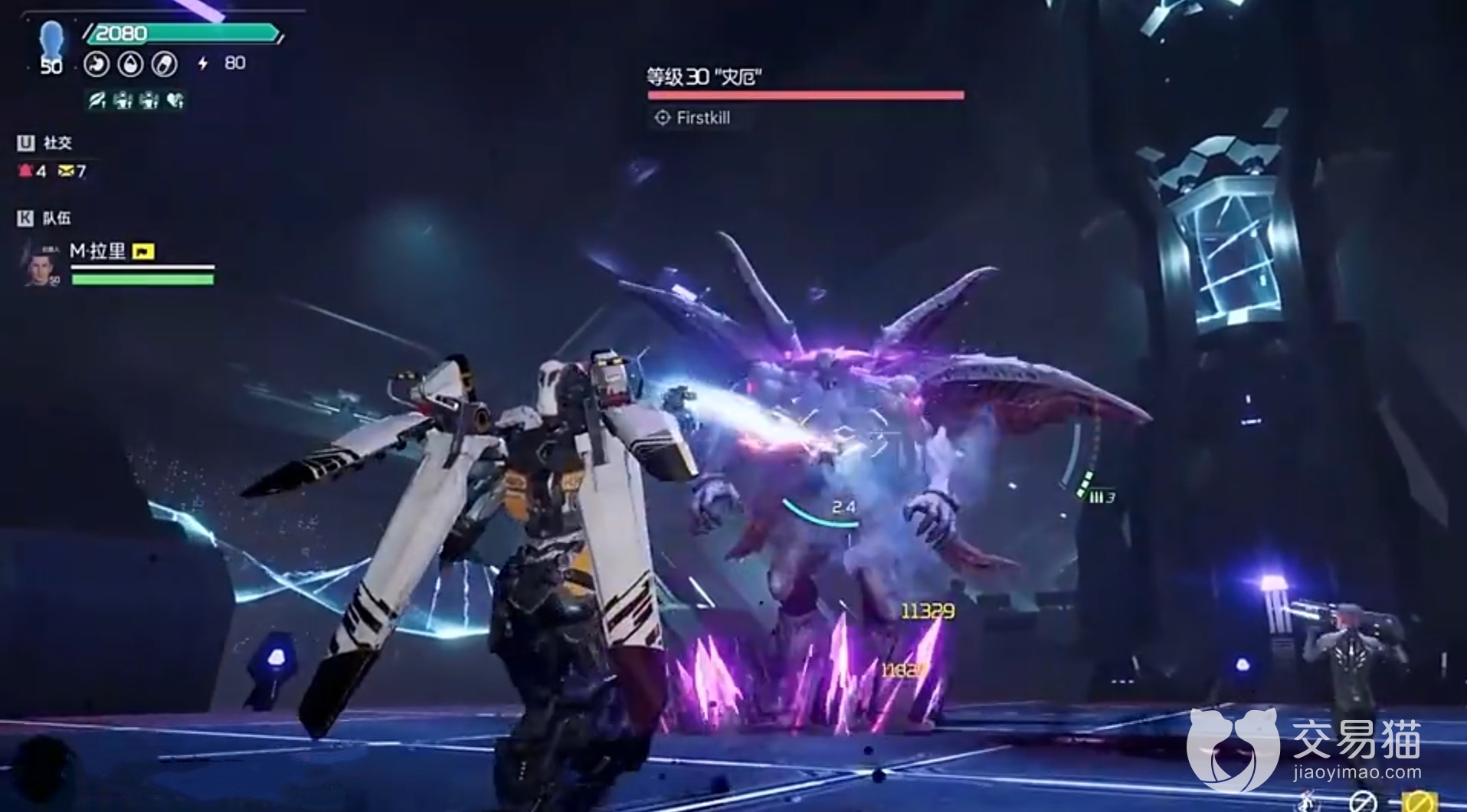Click the pill capsule status icon
The width and height of the screenshot is (1467, 812).
[164, 64]
